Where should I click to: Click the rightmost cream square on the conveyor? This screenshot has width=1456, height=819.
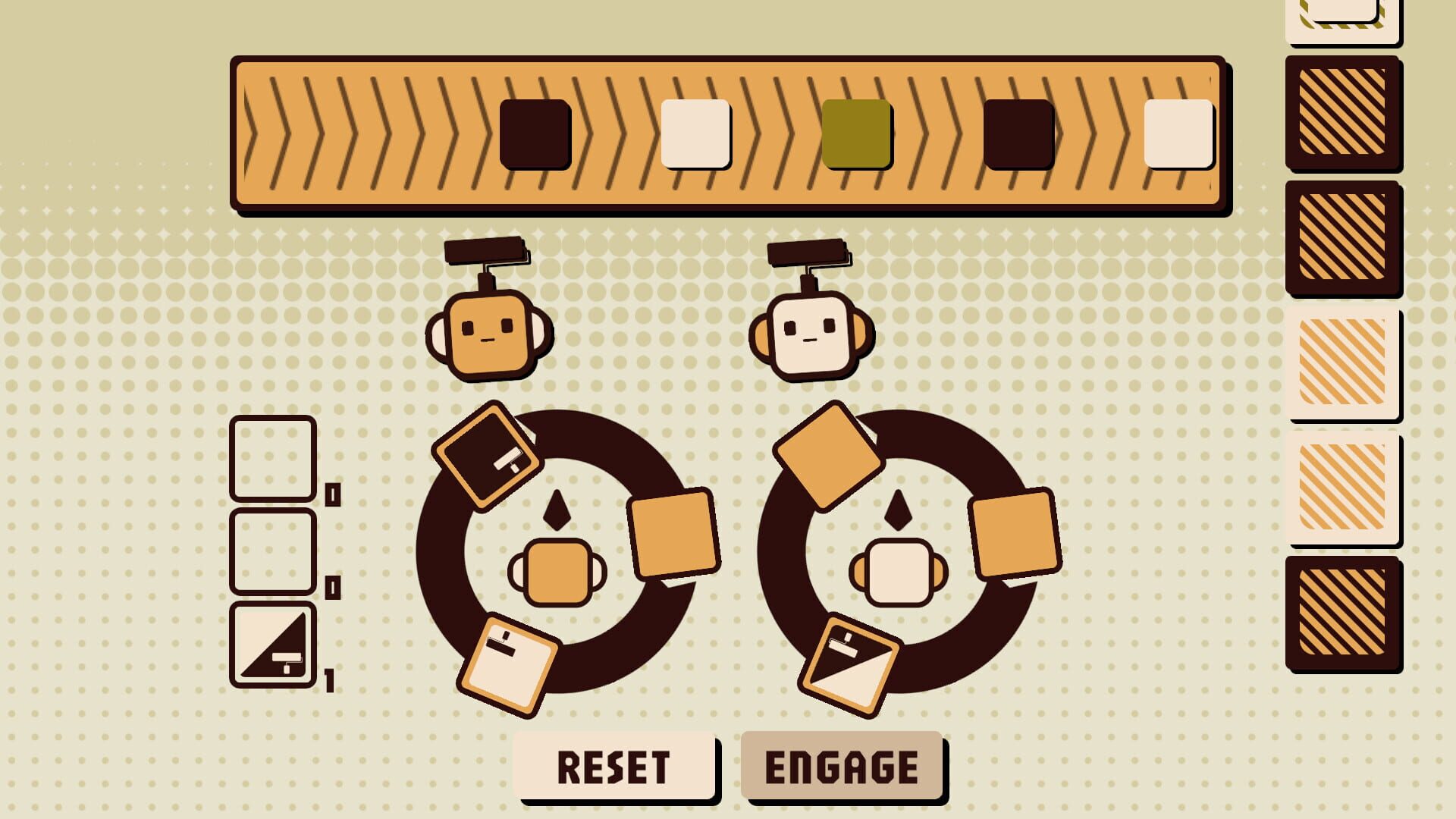tap(1179, 134)
